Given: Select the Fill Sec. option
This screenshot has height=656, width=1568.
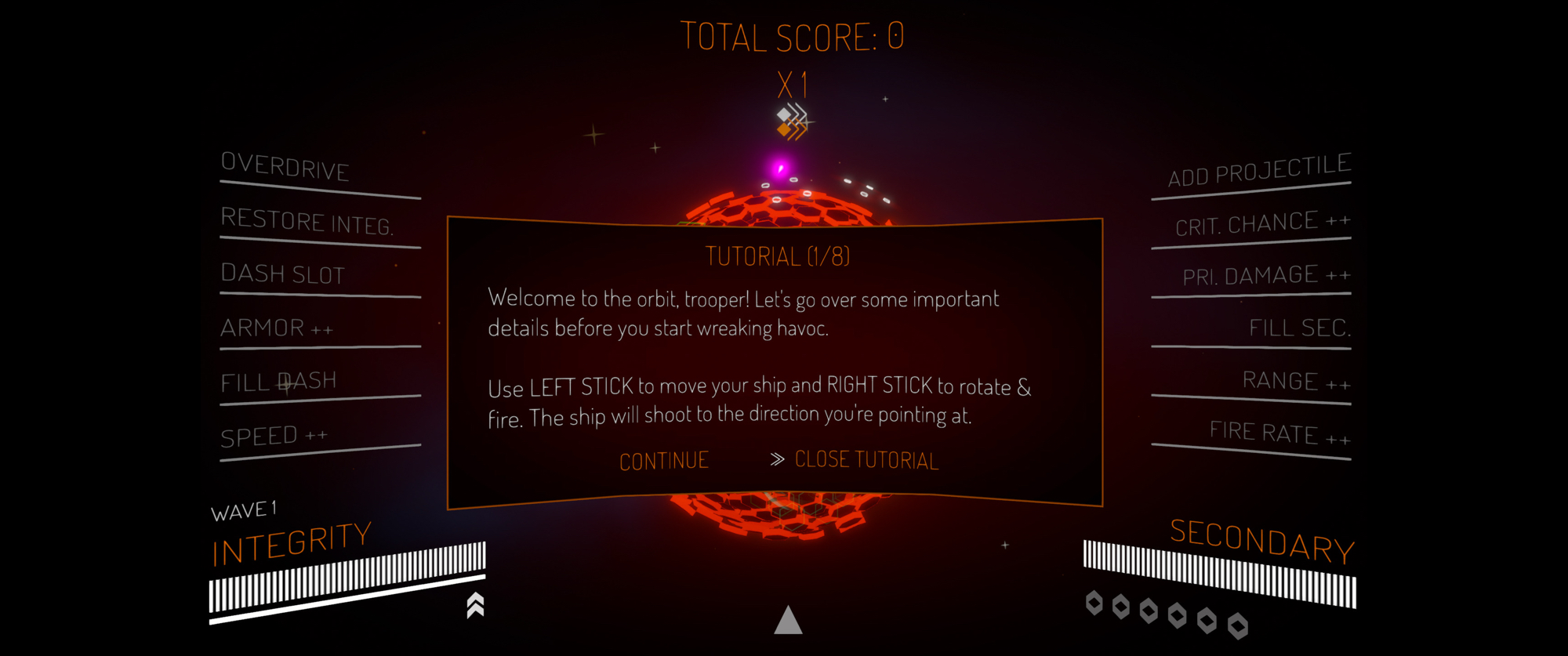Looking at the screenshot, I should 1299,328.
